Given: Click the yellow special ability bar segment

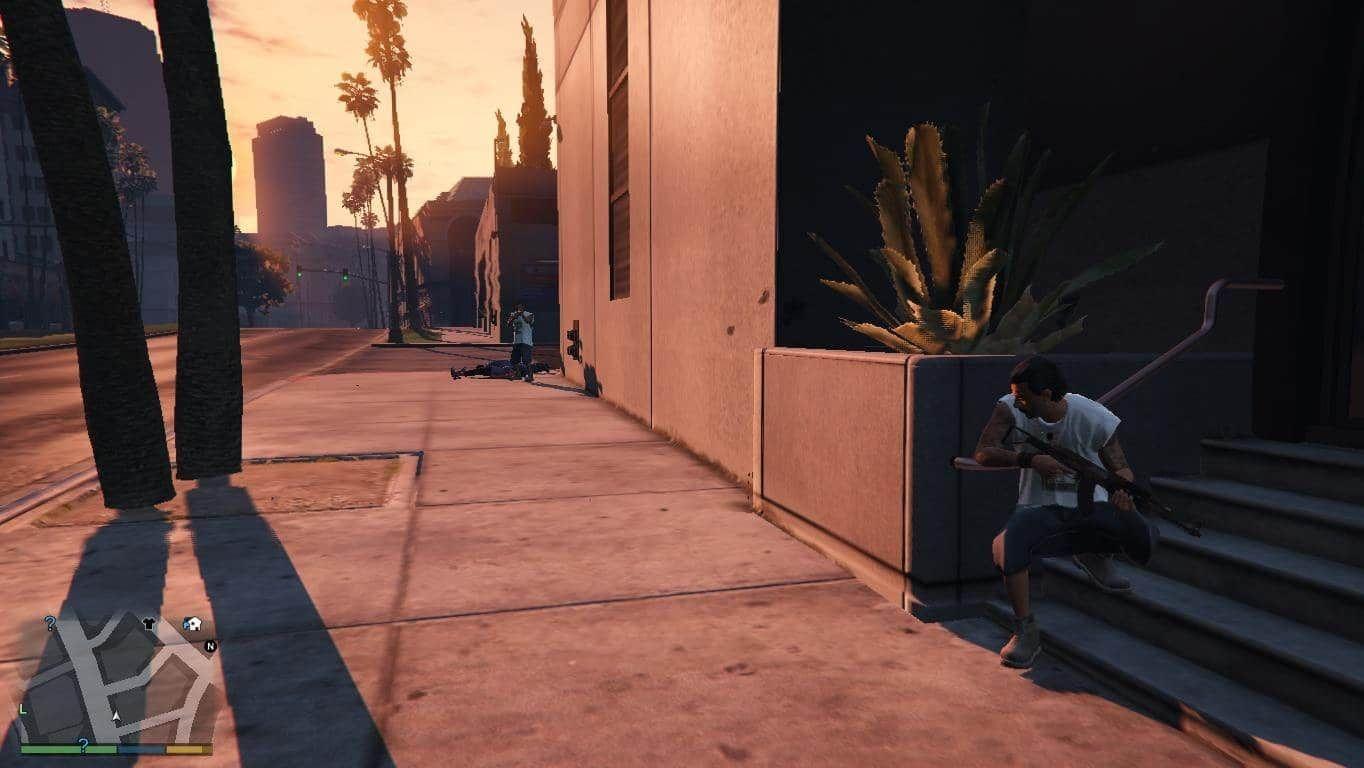Looking at the screenshot, I should pyautogui.click(x=190, y=749).
